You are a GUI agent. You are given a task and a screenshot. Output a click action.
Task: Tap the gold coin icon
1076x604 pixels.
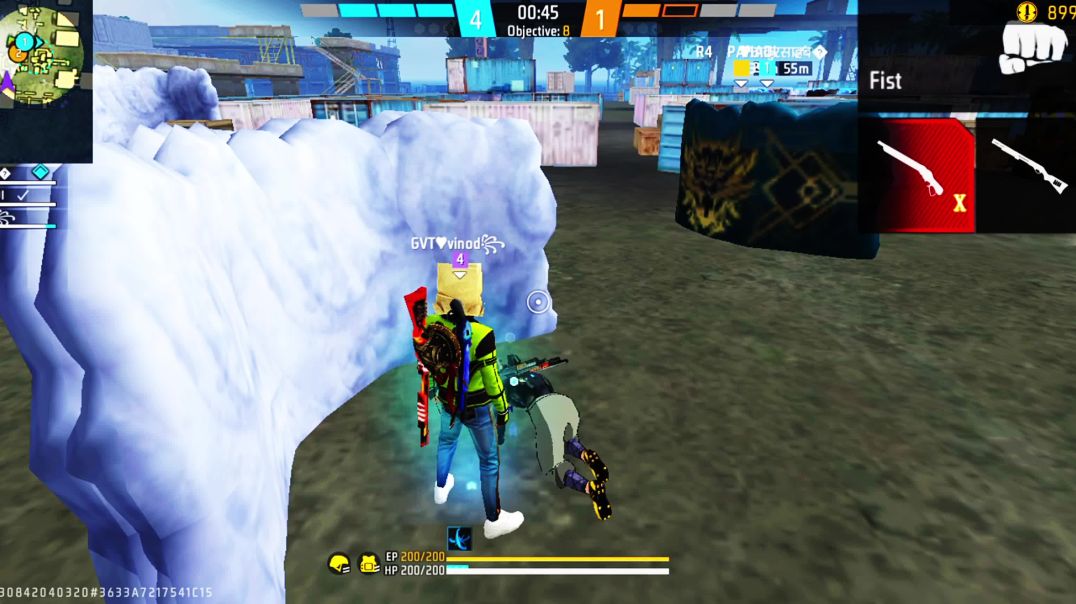click(x=1028, y=12)
